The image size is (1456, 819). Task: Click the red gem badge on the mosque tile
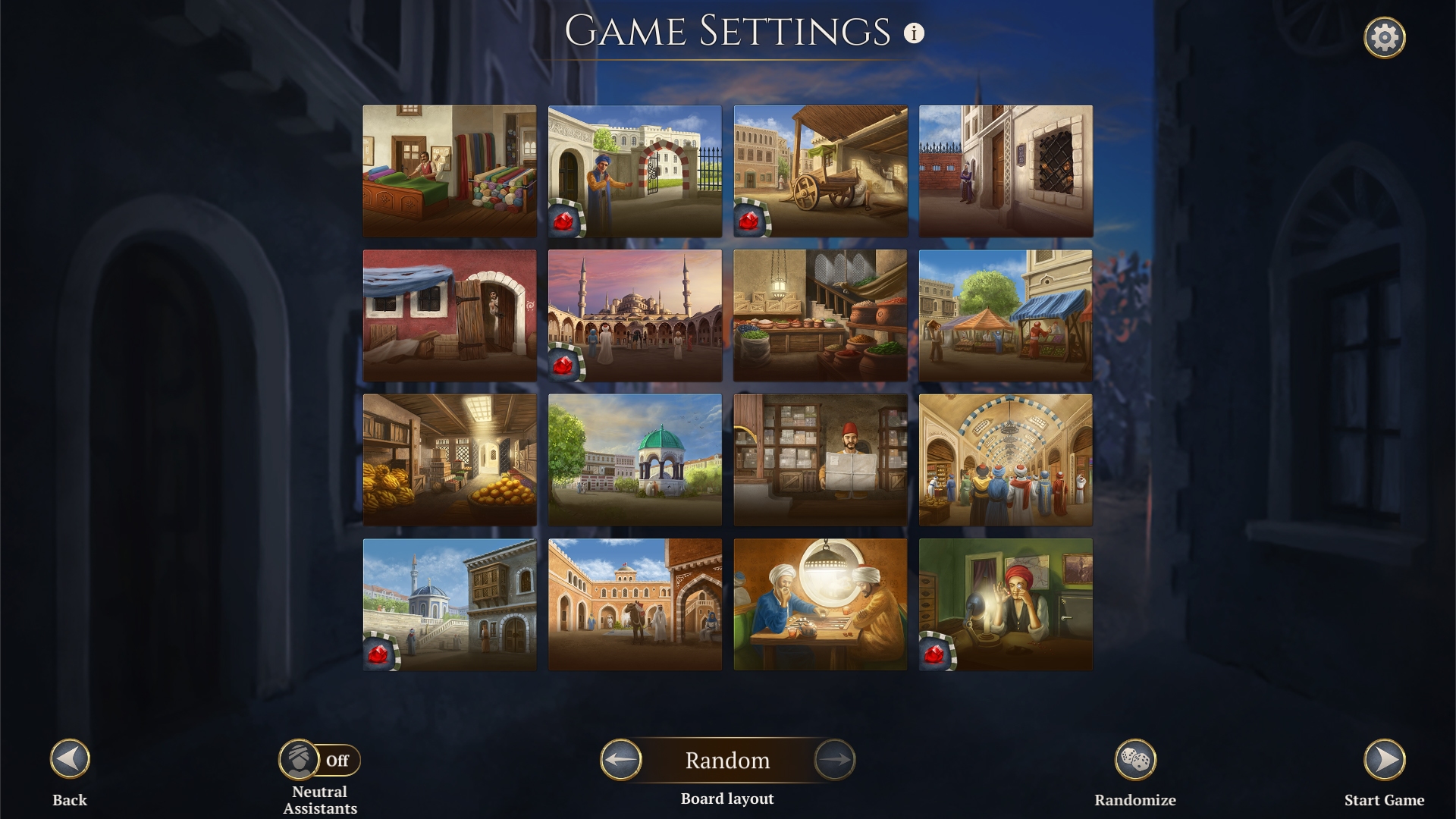[x=565, y=366]
